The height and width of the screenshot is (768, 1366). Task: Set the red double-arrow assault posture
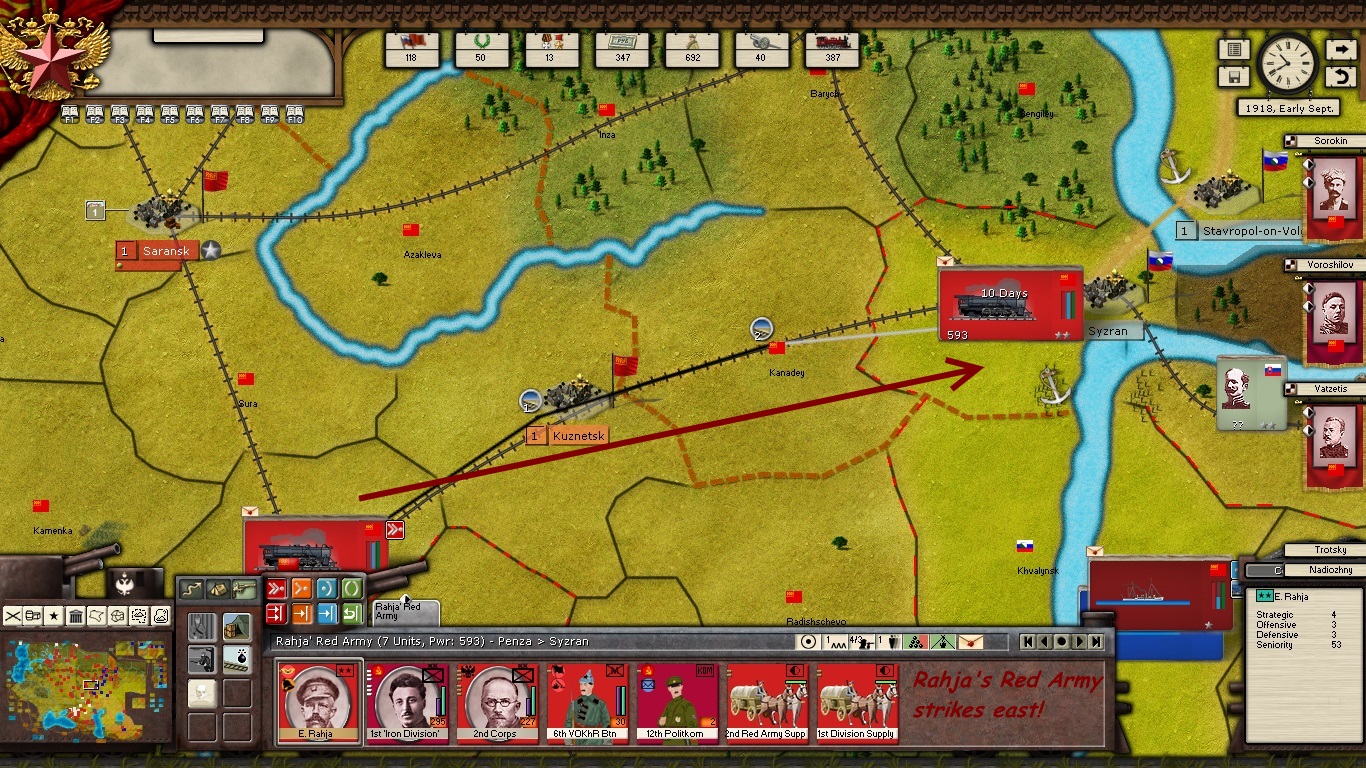(x=275, y=589)
